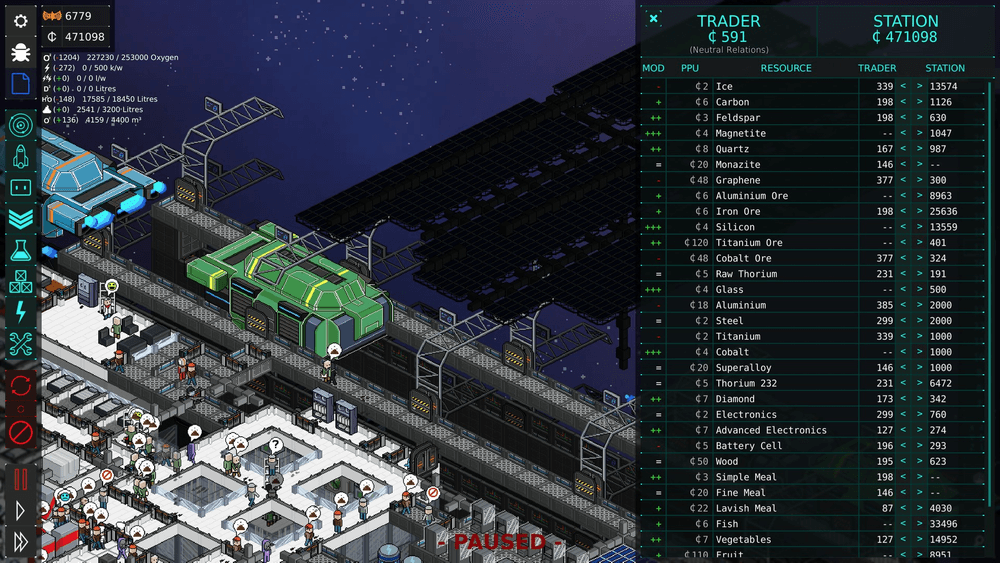Set game speed to fast forward

[20, 542]
